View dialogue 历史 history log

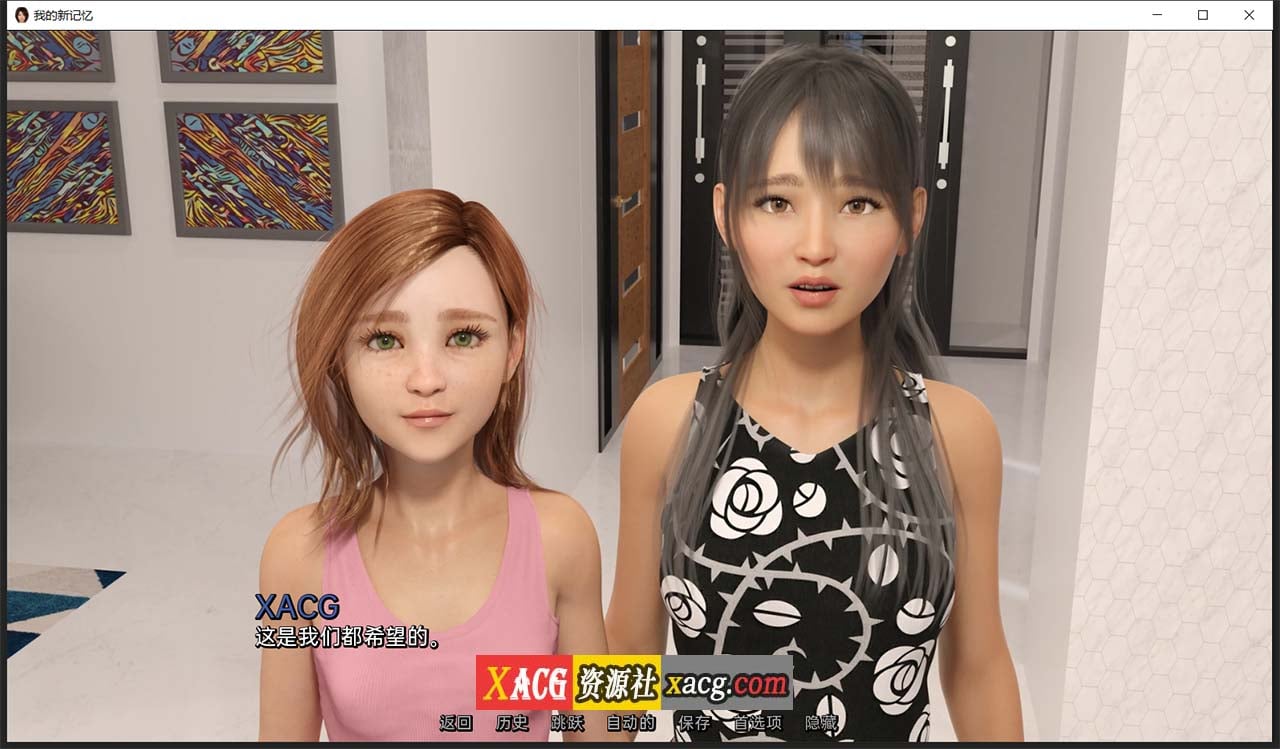(x=512, y=723)
